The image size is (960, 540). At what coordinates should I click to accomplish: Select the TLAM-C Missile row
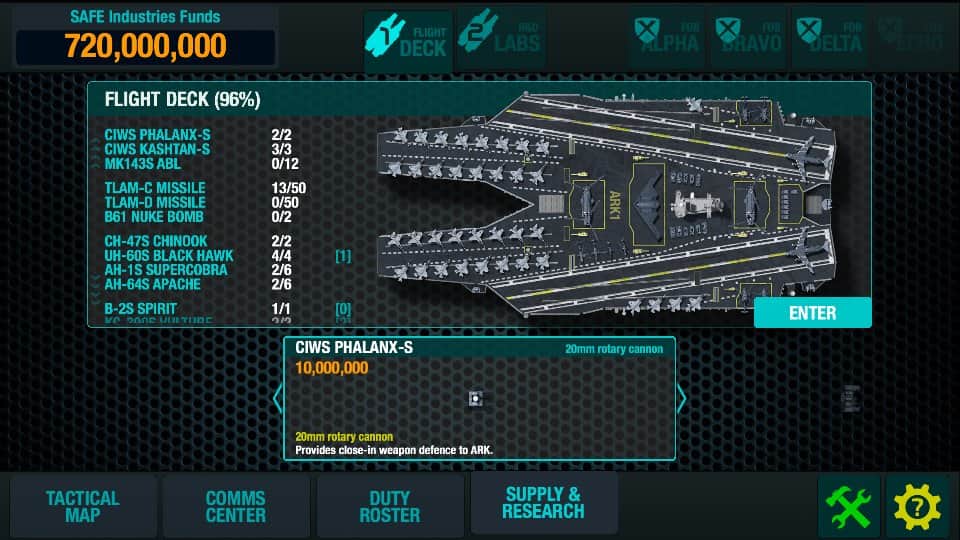click(x=155, y=188)
